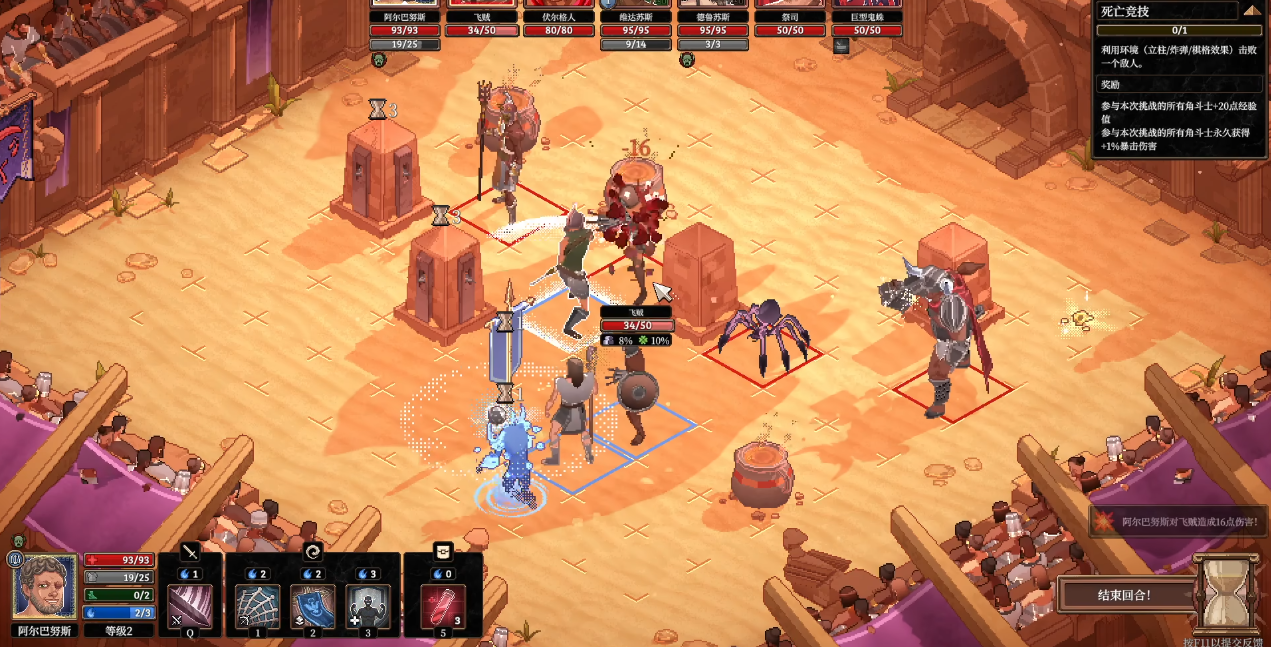Screen dimensions: 1271x647
Task: Open the swirl skills category icon
Action: (x=312, y=551)
